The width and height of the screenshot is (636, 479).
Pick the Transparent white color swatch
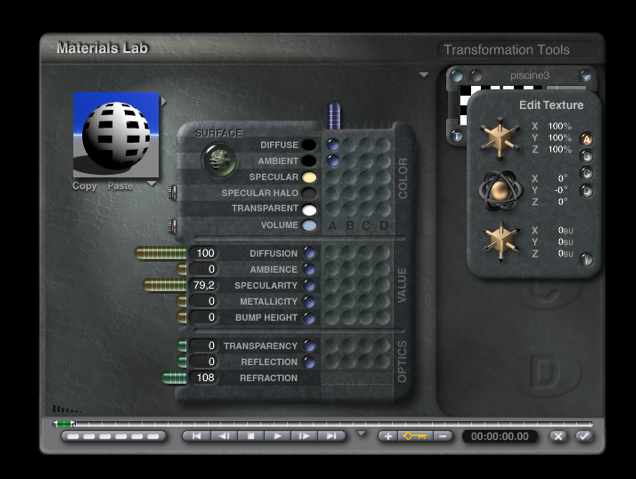tap(309, 209)
